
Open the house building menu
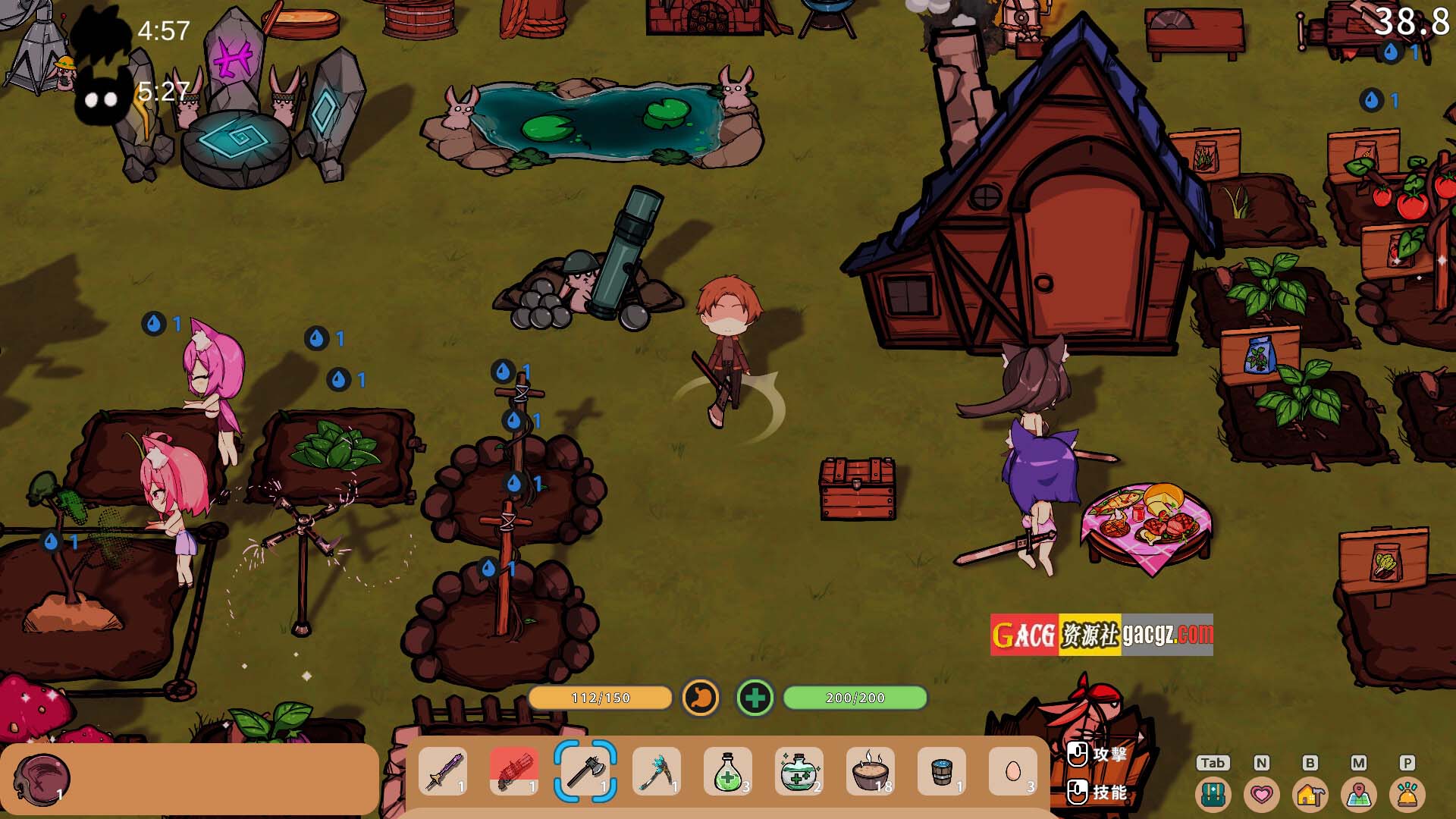pyautogui.click(x=1310, y=794)
